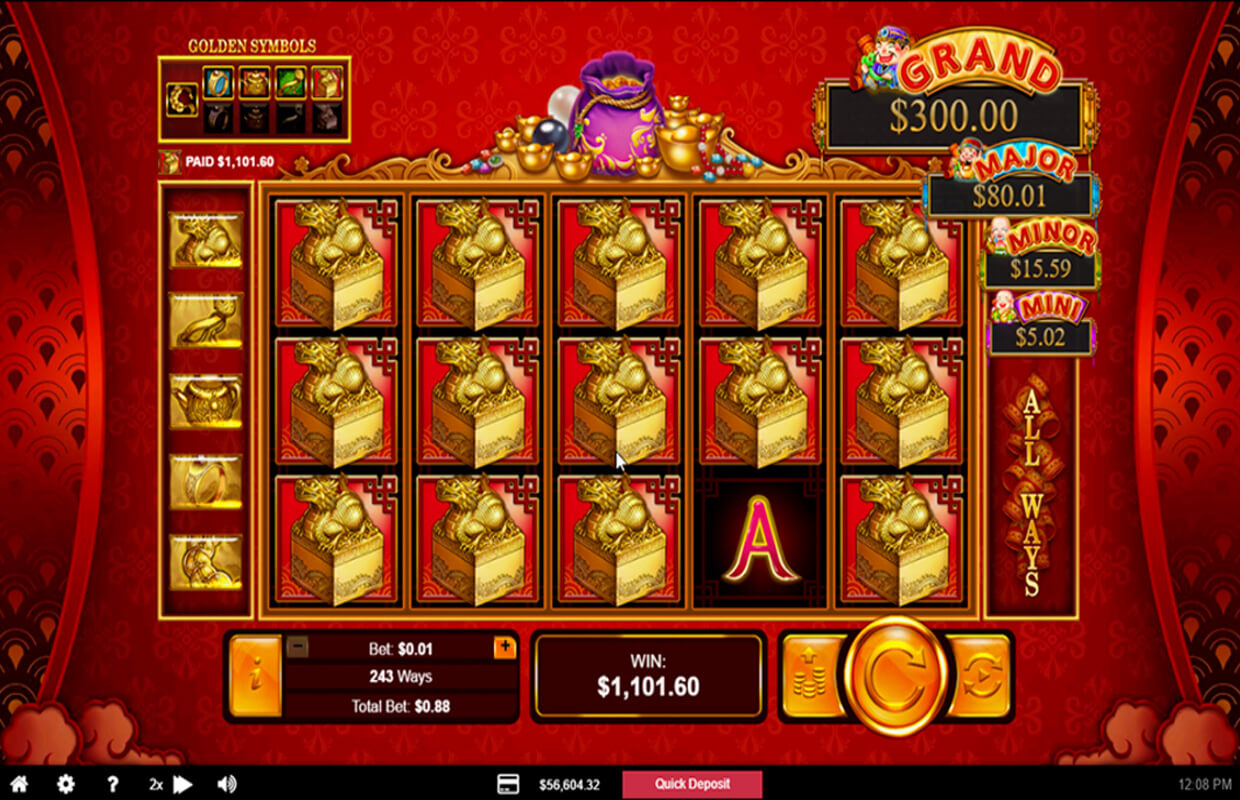Go to the home lobby
This screenshot has height=800, width=1240.
(19, 784)
